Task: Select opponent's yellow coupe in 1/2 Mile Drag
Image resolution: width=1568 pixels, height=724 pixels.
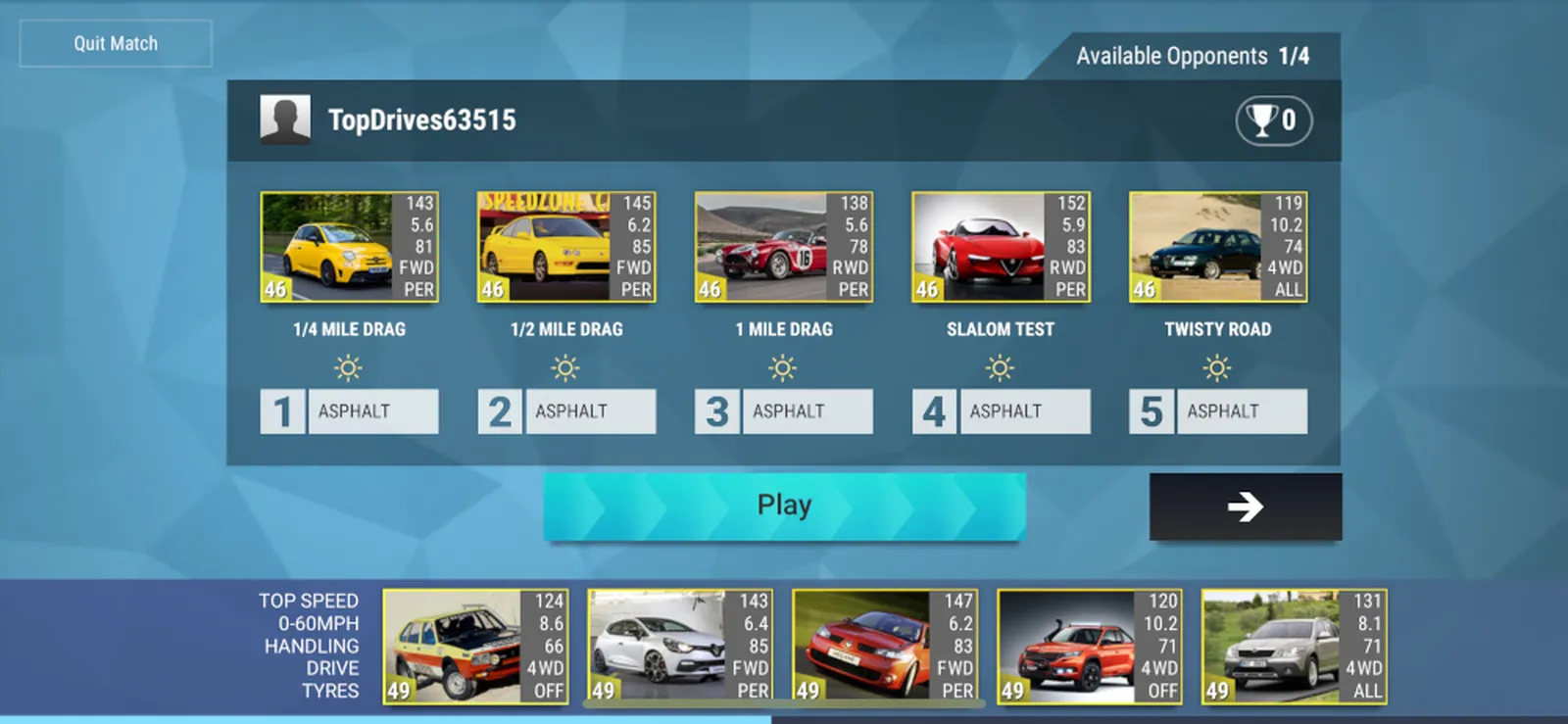Action: (x=566, y=247)
